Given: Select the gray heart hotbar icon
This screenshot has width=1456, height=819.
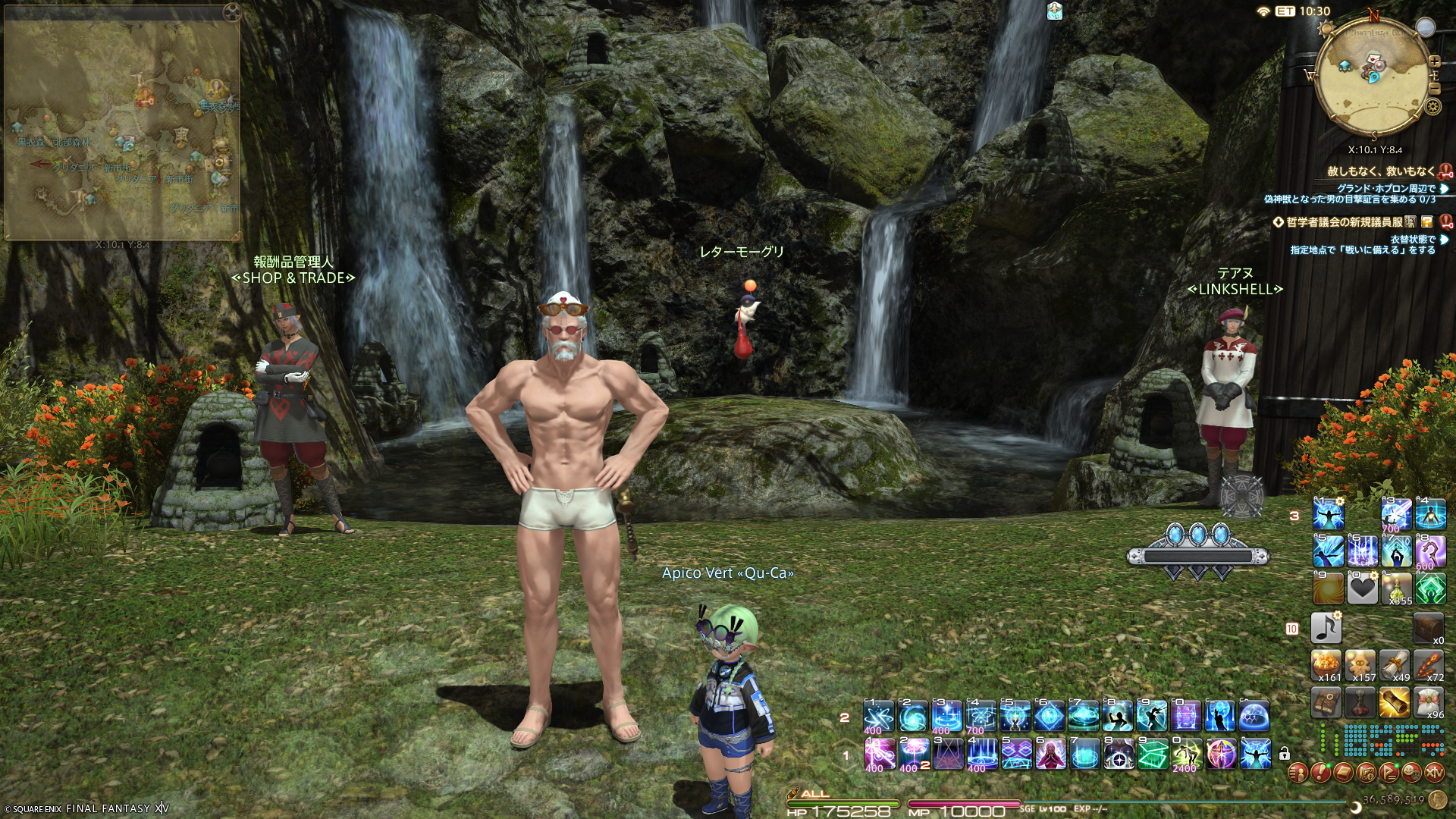Looking at the screenshot, I should [x=1362, y=589].
